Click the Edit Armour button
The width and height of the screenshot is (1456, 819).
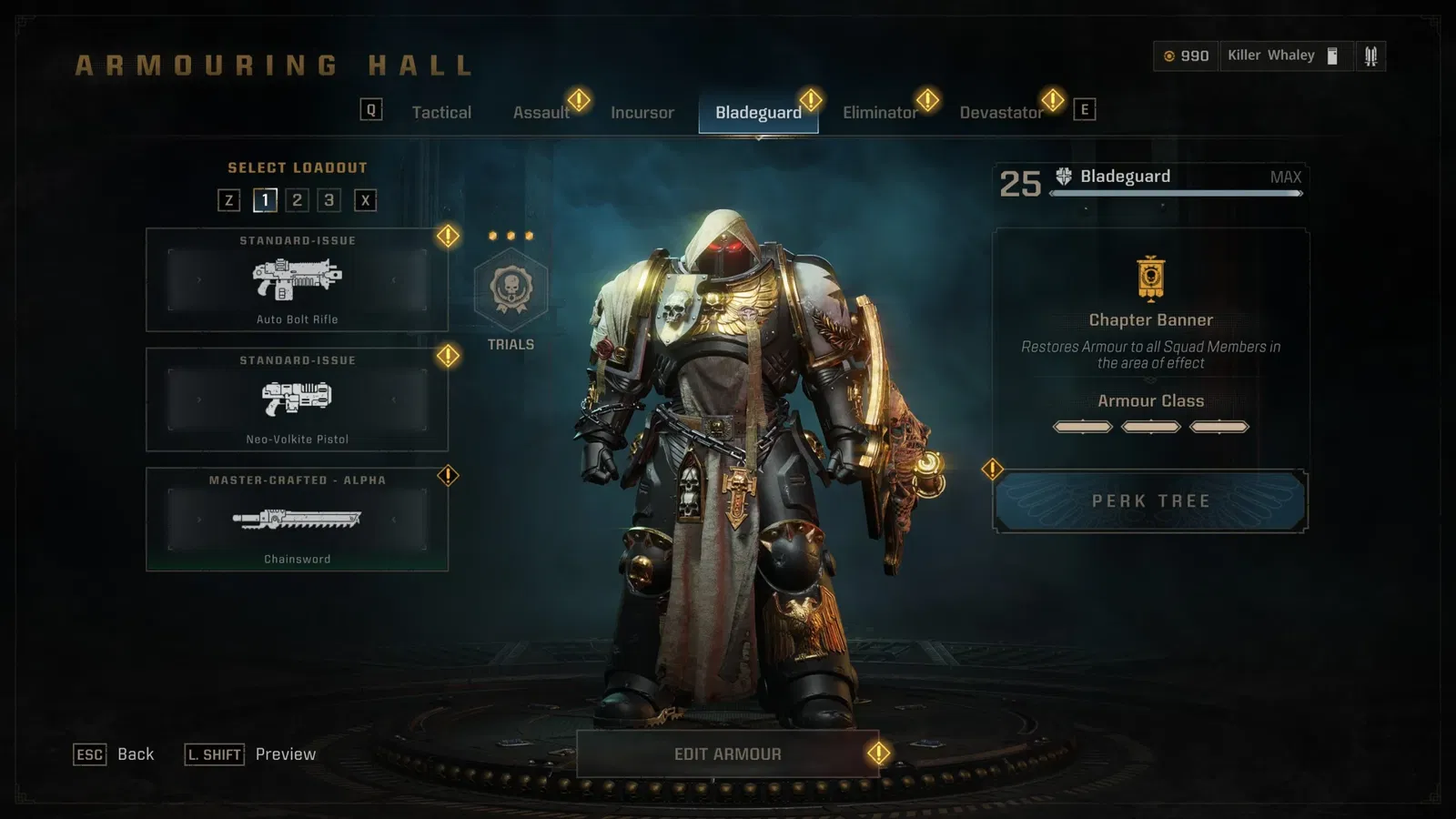pyautogui.click(x=727, y=754)
